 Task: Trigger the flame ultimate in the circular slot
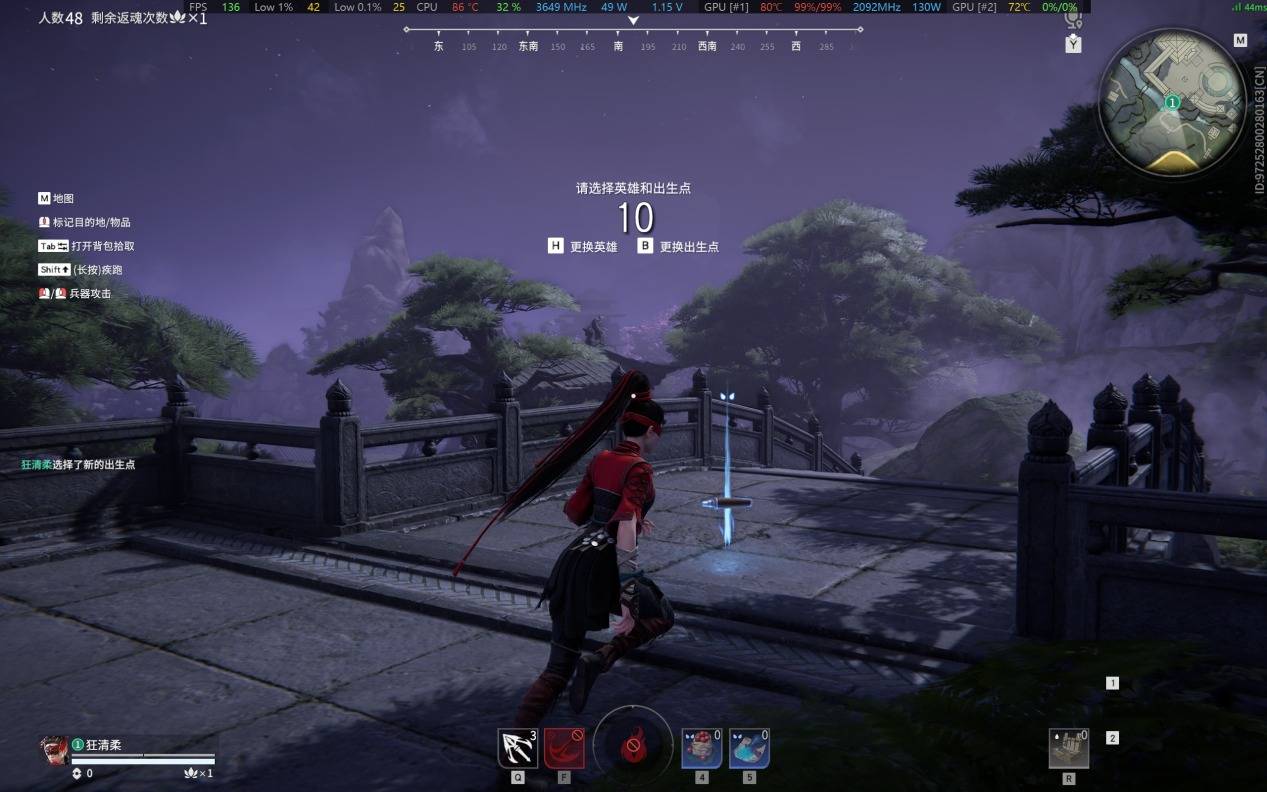point(633,745)
